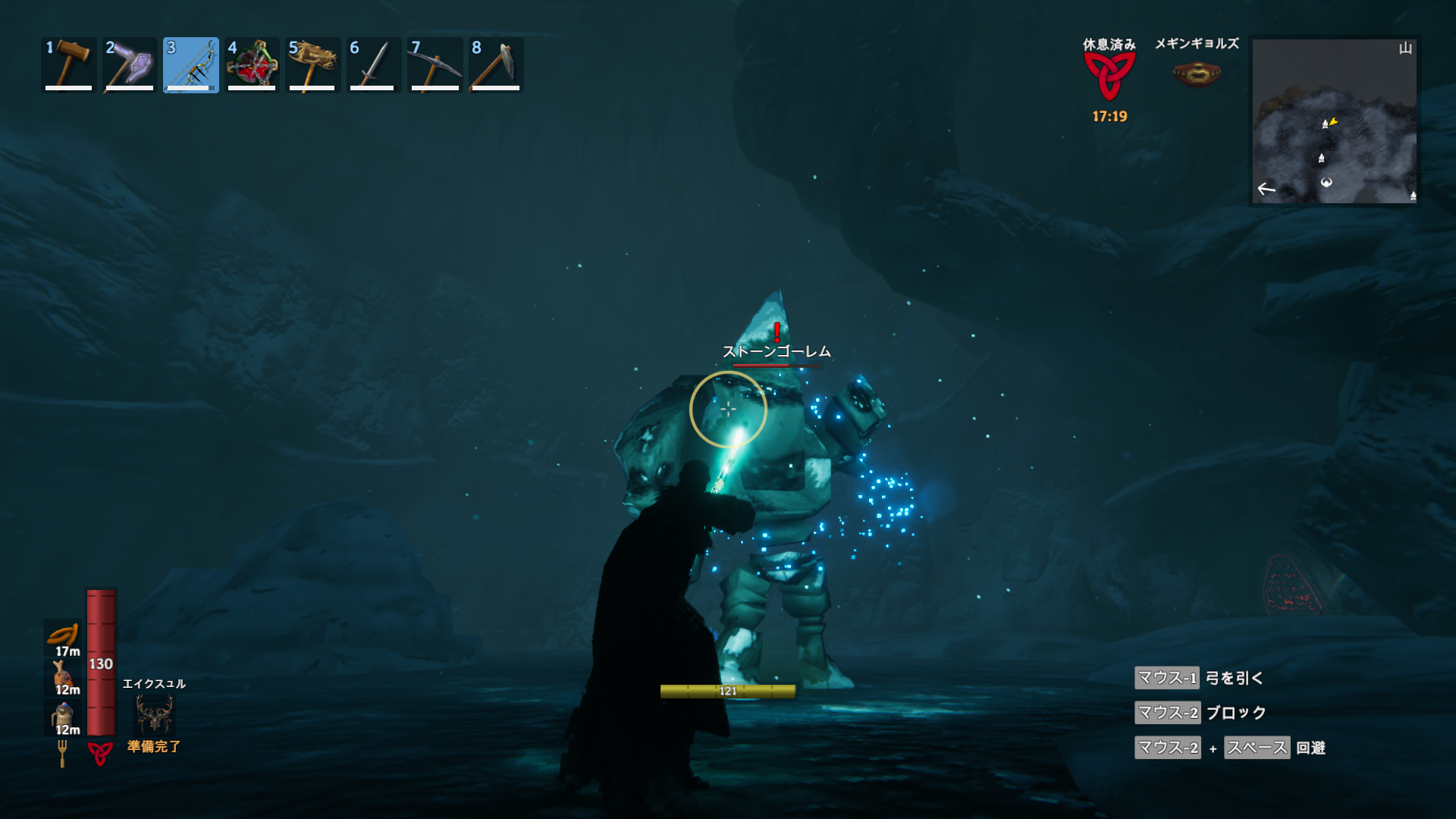Select the pickaxe in hotbar slot 7
This screenshot has height=819, width=1456.
tap(435, 65)
